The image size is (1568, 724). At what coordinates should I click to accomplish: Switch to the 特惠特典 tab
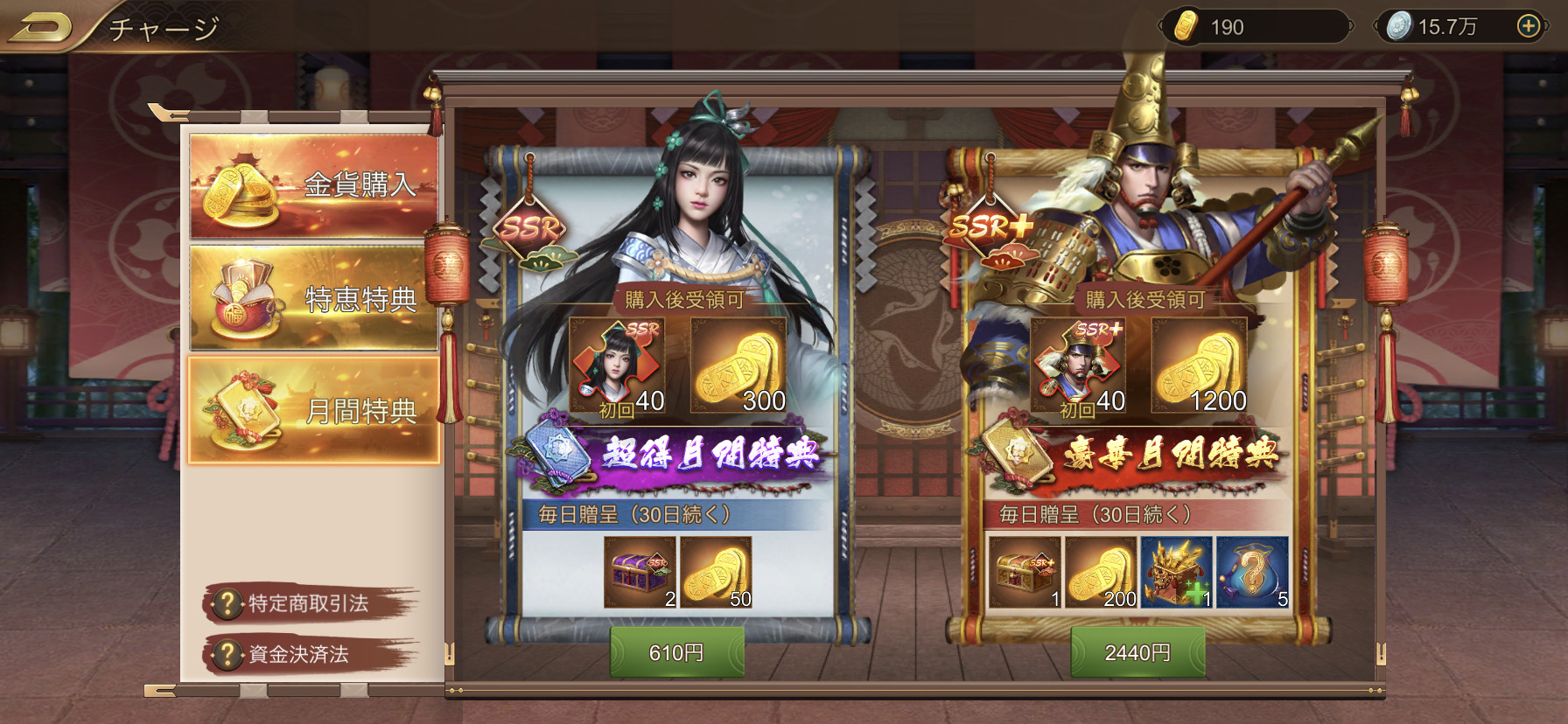[313, 298]
